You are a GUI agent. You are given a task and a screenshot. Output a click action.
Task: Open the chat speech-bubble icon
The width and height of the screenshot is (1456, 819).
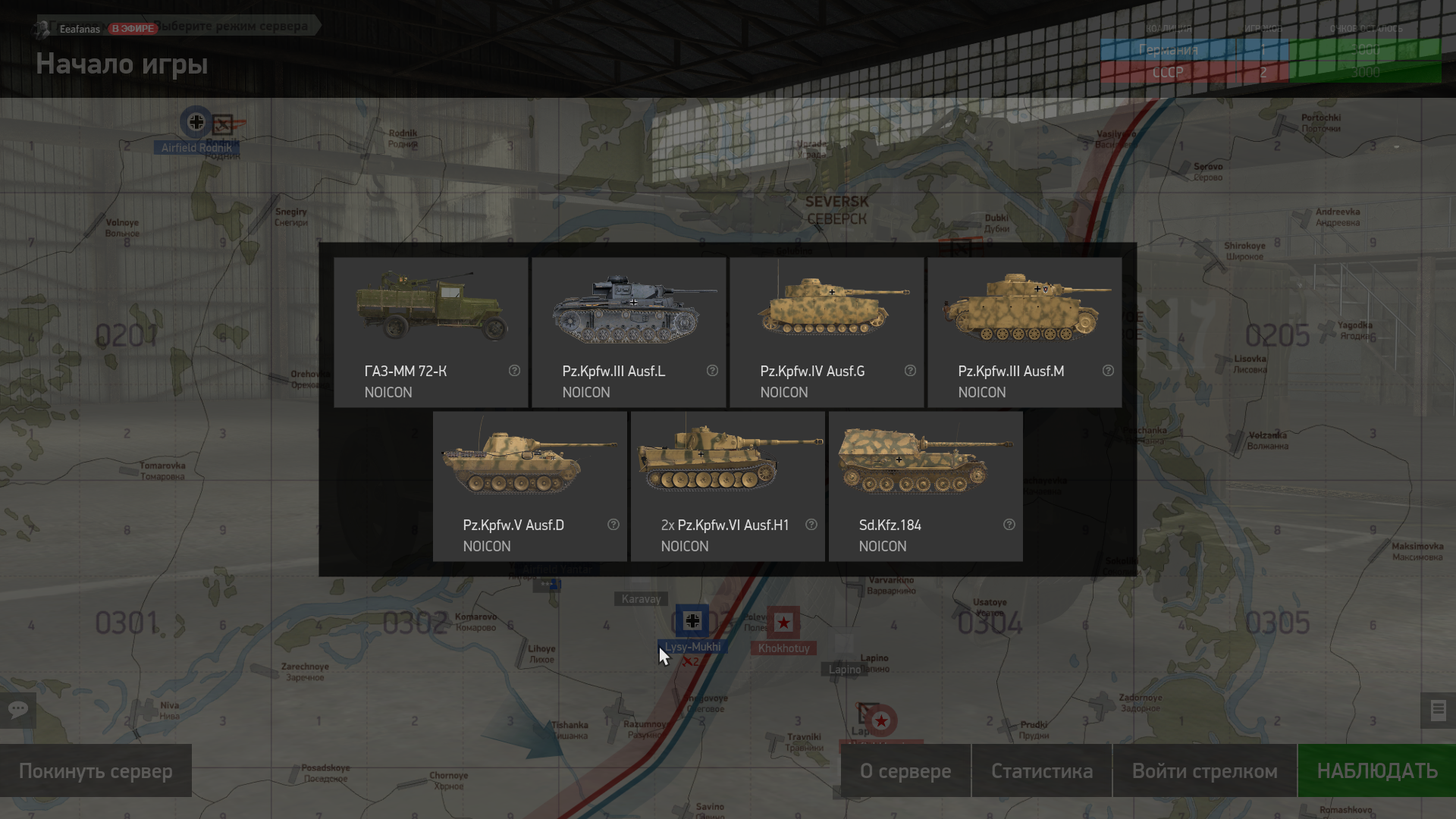pos(18,711)
